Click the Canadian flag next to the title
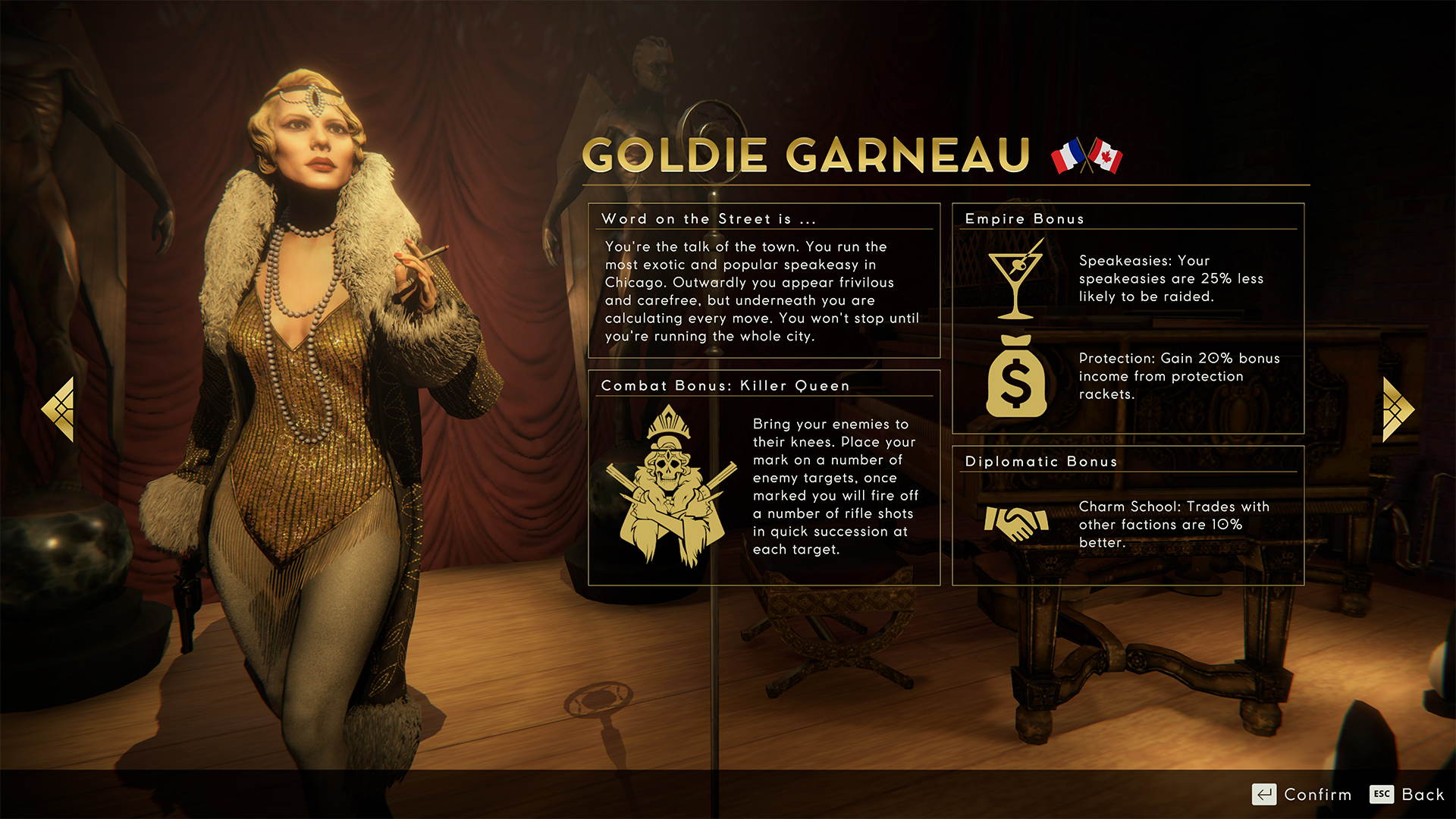1456x819 pixels. tap(1106, 156)
